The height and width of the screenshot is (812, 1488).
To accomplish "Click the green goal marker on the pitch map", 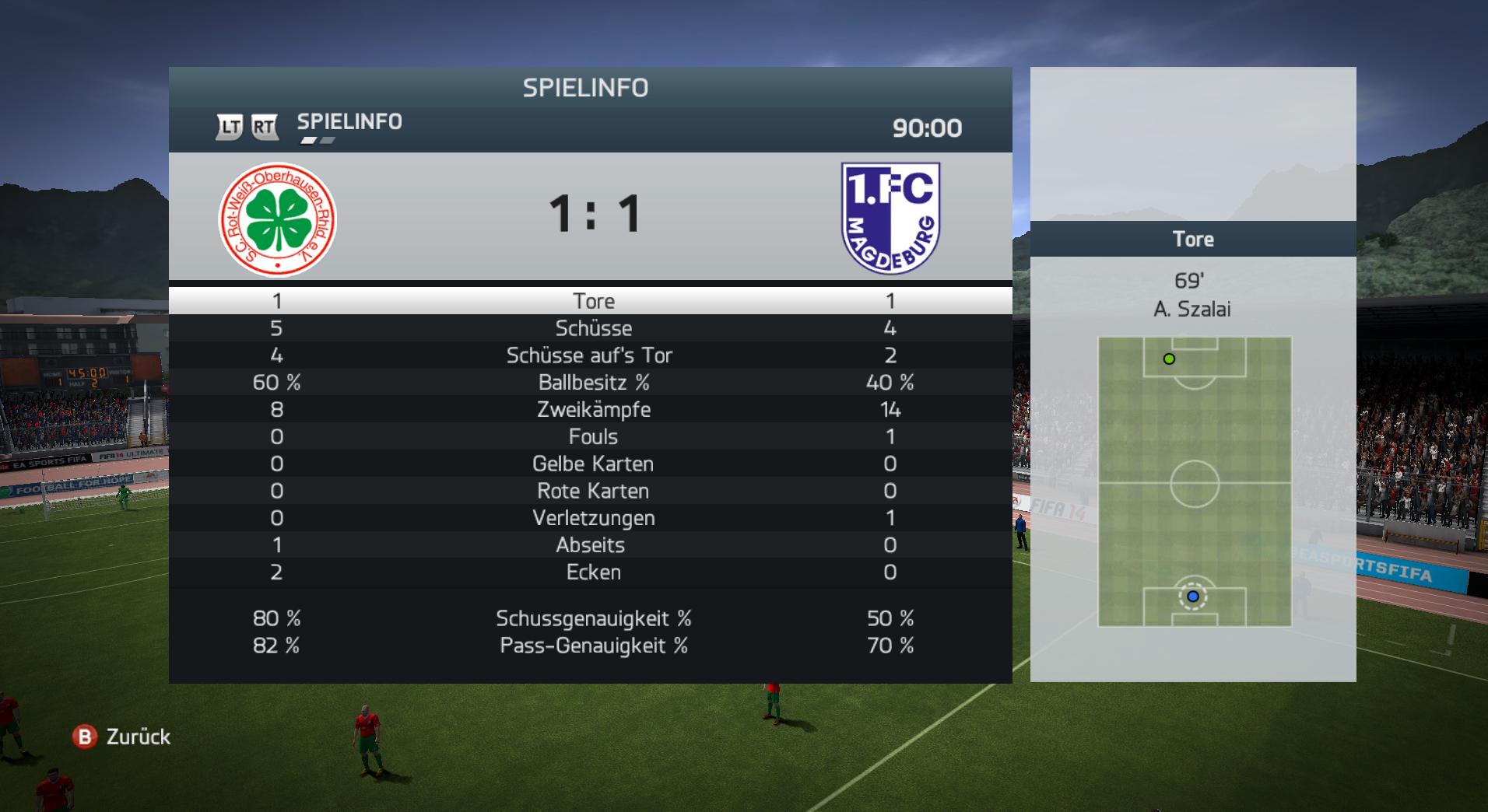I will pyautogui.click(x=1169, y=359).
